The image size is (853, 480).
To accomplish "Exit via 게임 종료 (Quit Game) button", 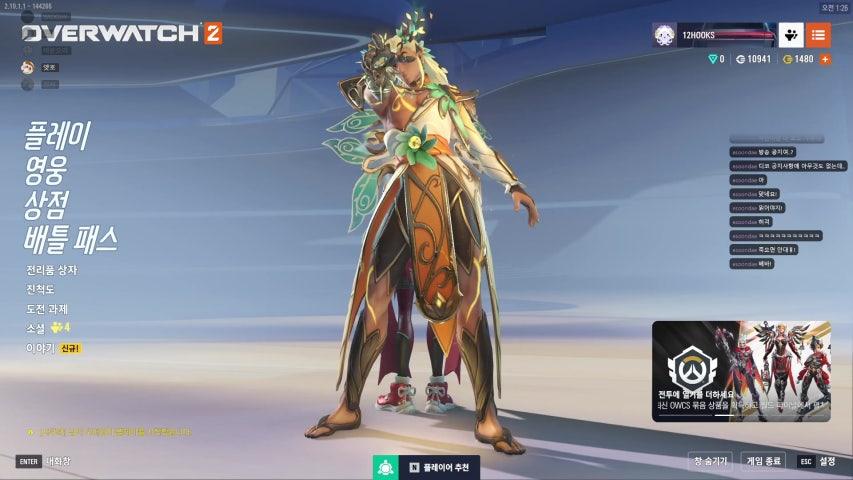I will pyautogui.click(x=764, y=461).
